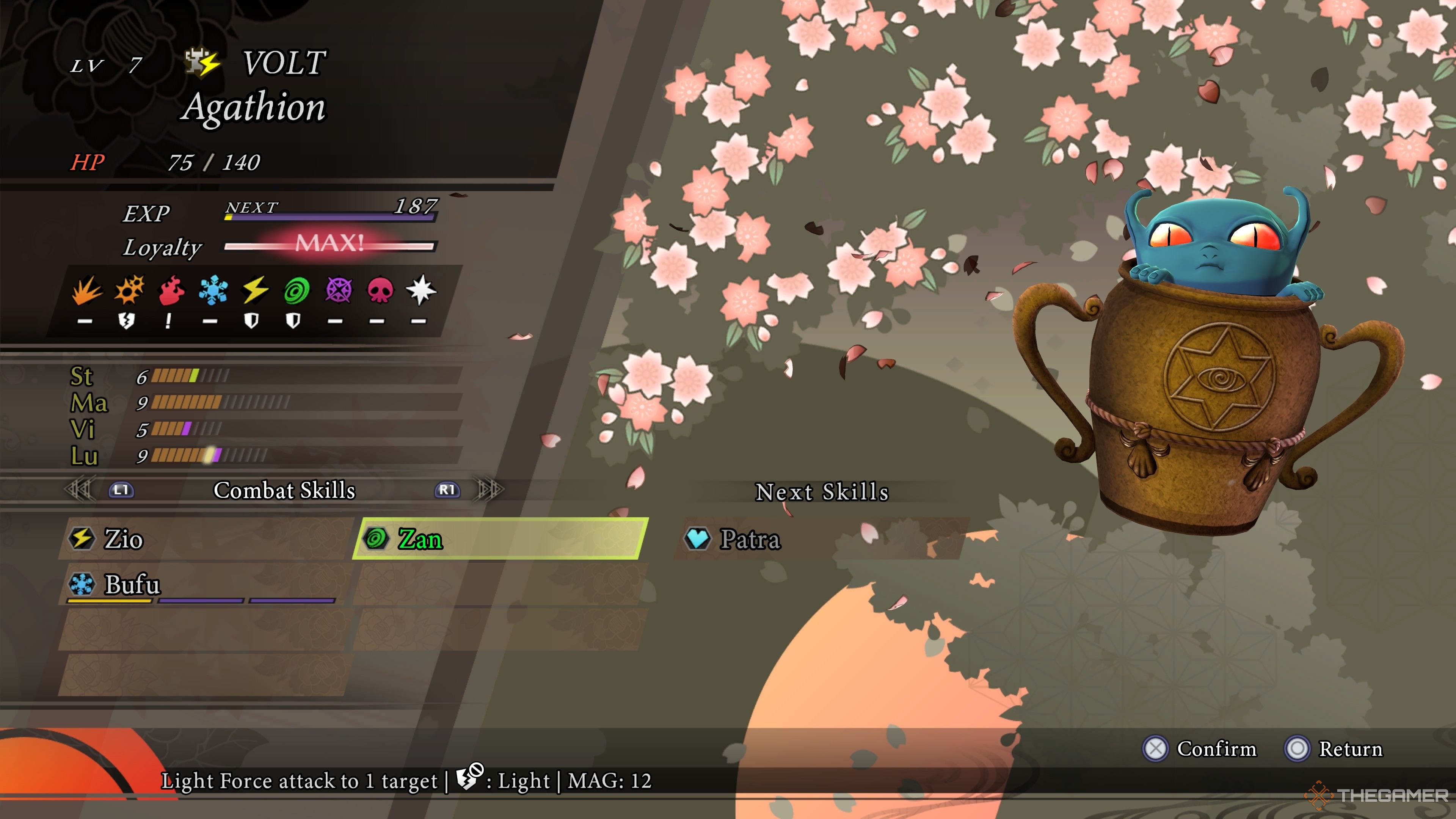The width and height of the screenshot is (1456, 819).
Task: Click the pink skull death affinity icon
Action: pyautogui.click(x=380, y=290)
